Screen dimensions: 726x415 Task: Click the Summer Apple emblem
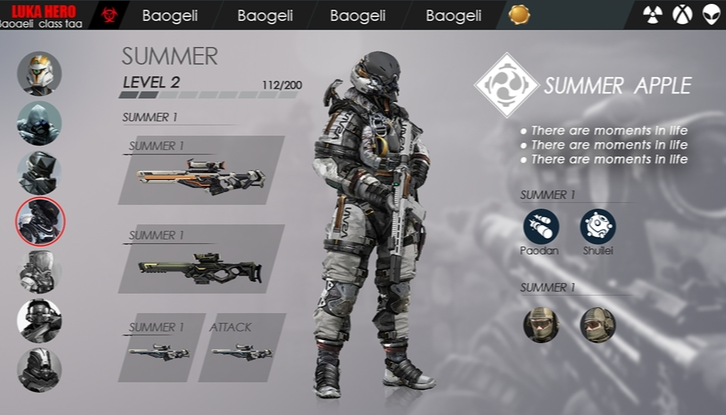(506, 85)
